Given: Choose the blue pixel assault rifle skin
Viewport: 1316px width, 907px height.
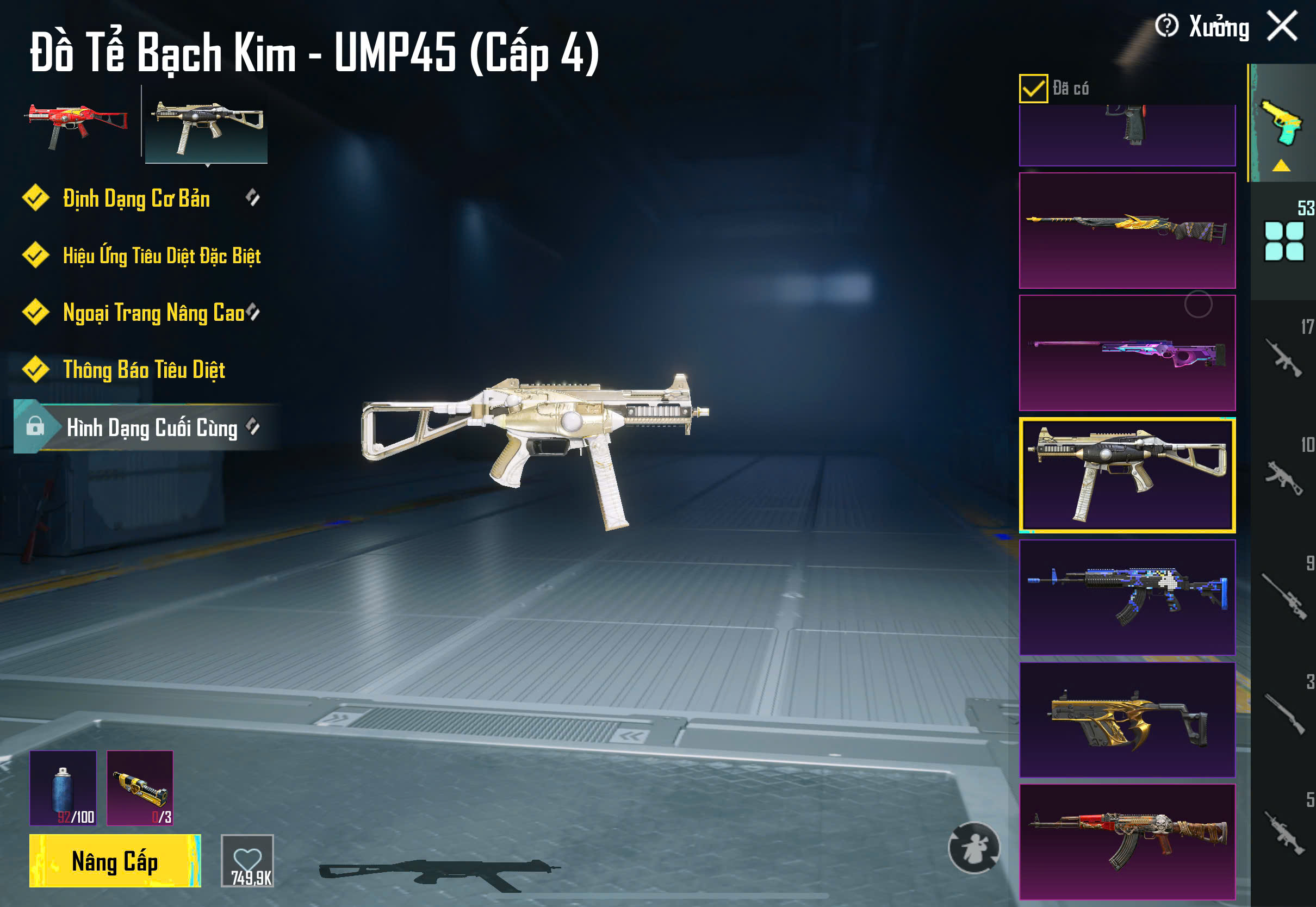Looking at the screenshot, I should [1127, 597].
